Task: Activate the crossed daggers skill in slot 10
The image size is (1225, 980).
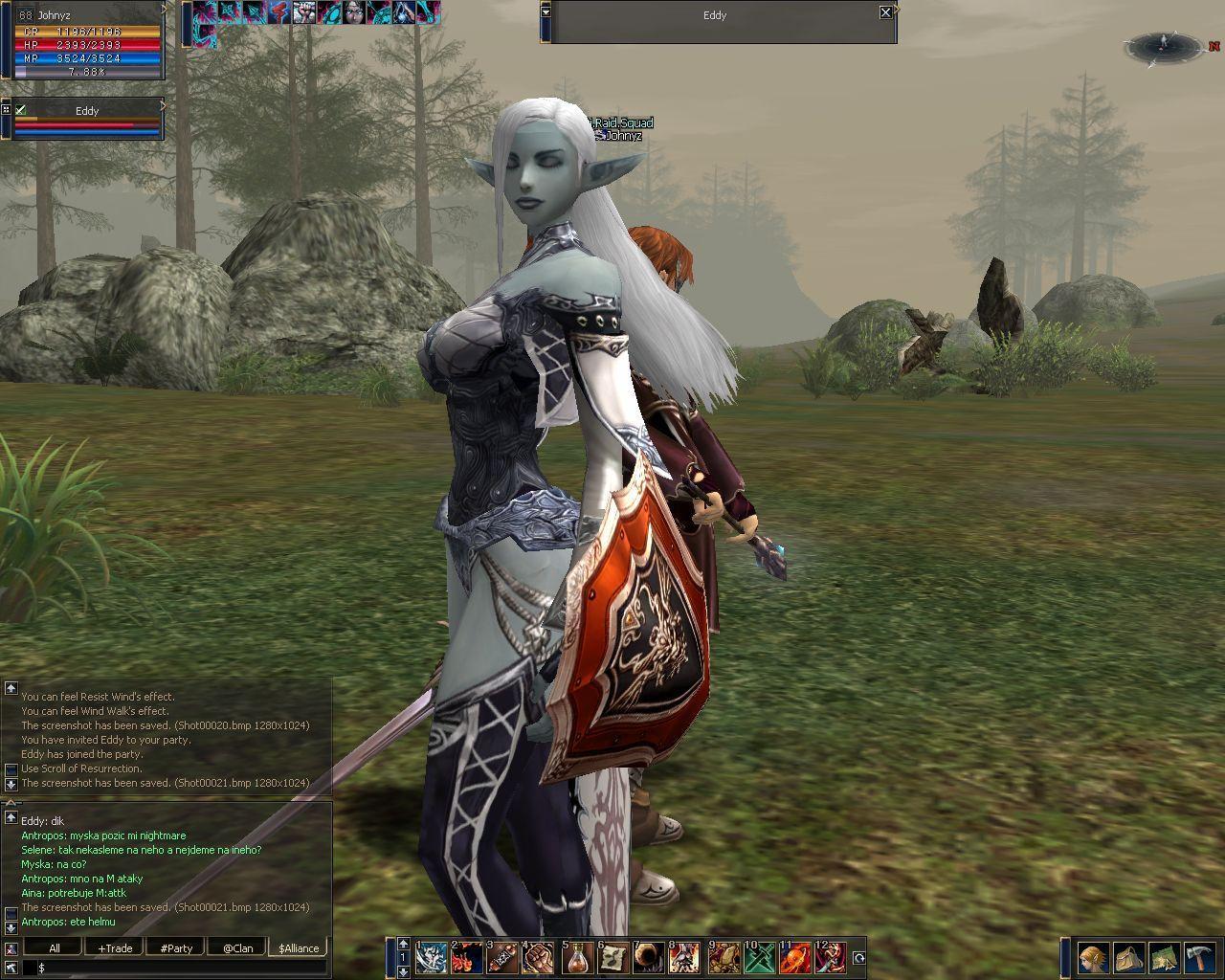Action: coord(760,957)
